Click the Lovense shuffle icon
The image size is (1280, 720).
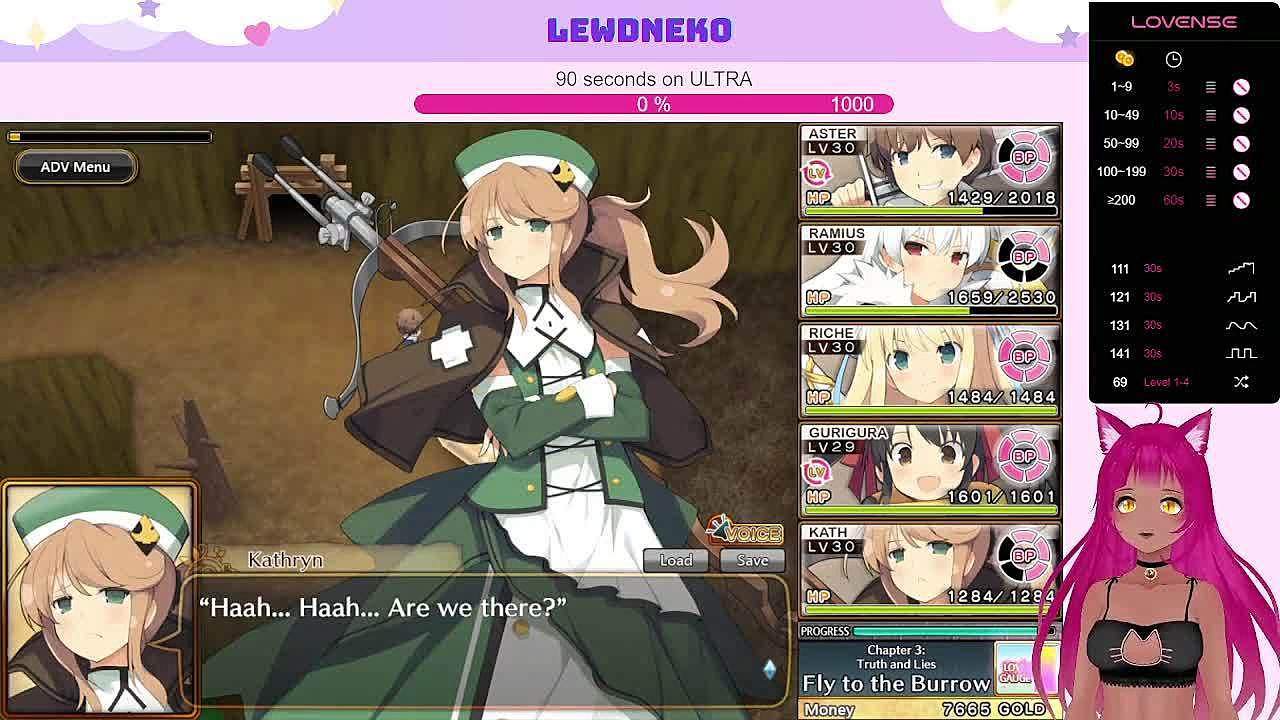tap(1241, 382)
